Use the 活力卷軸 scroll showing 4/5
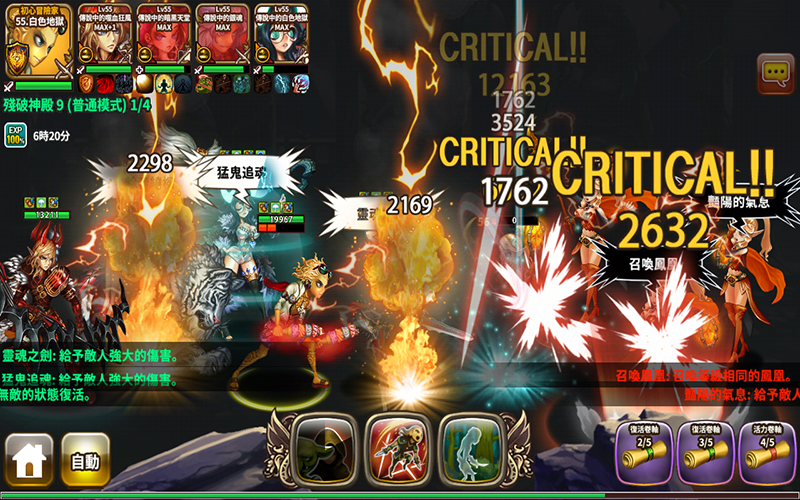This screenshot has height=500, width=800. click(x=766, y=455)
